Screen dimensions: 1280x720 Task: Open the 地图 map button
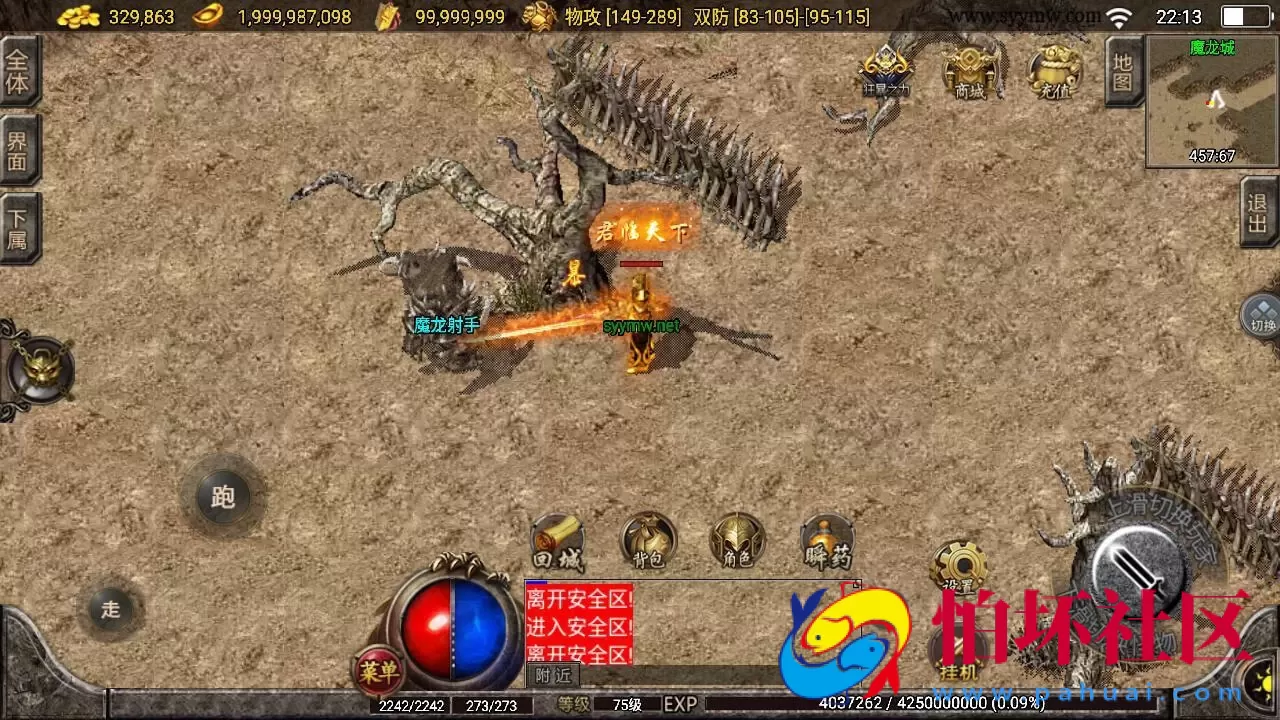(1122, 70)
